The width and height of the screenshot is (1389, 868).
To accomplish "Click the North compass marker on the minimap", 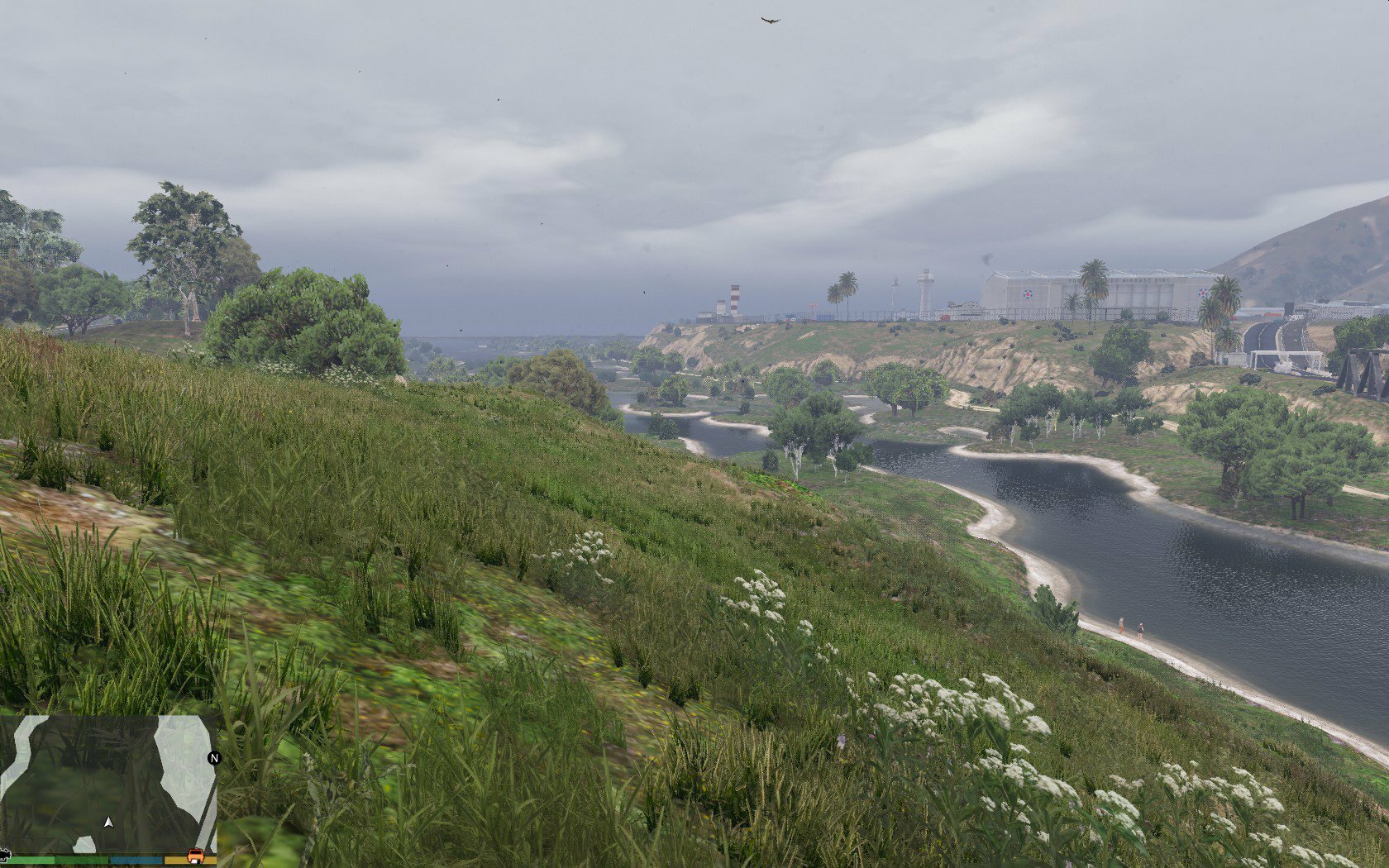I will click(214, 758).
